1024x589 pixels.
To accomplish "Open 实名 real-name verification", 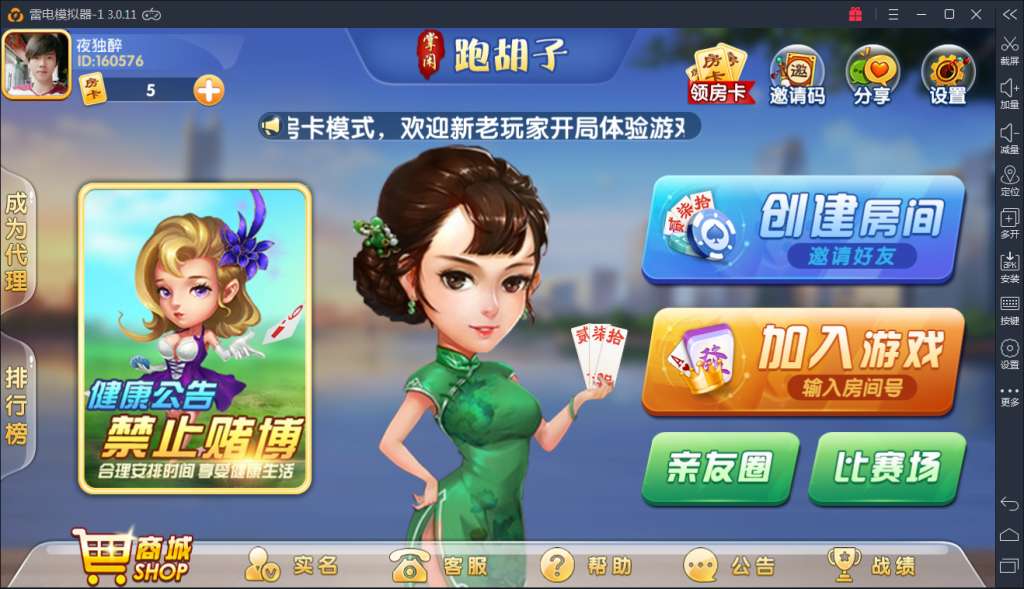I will (292, 565).
